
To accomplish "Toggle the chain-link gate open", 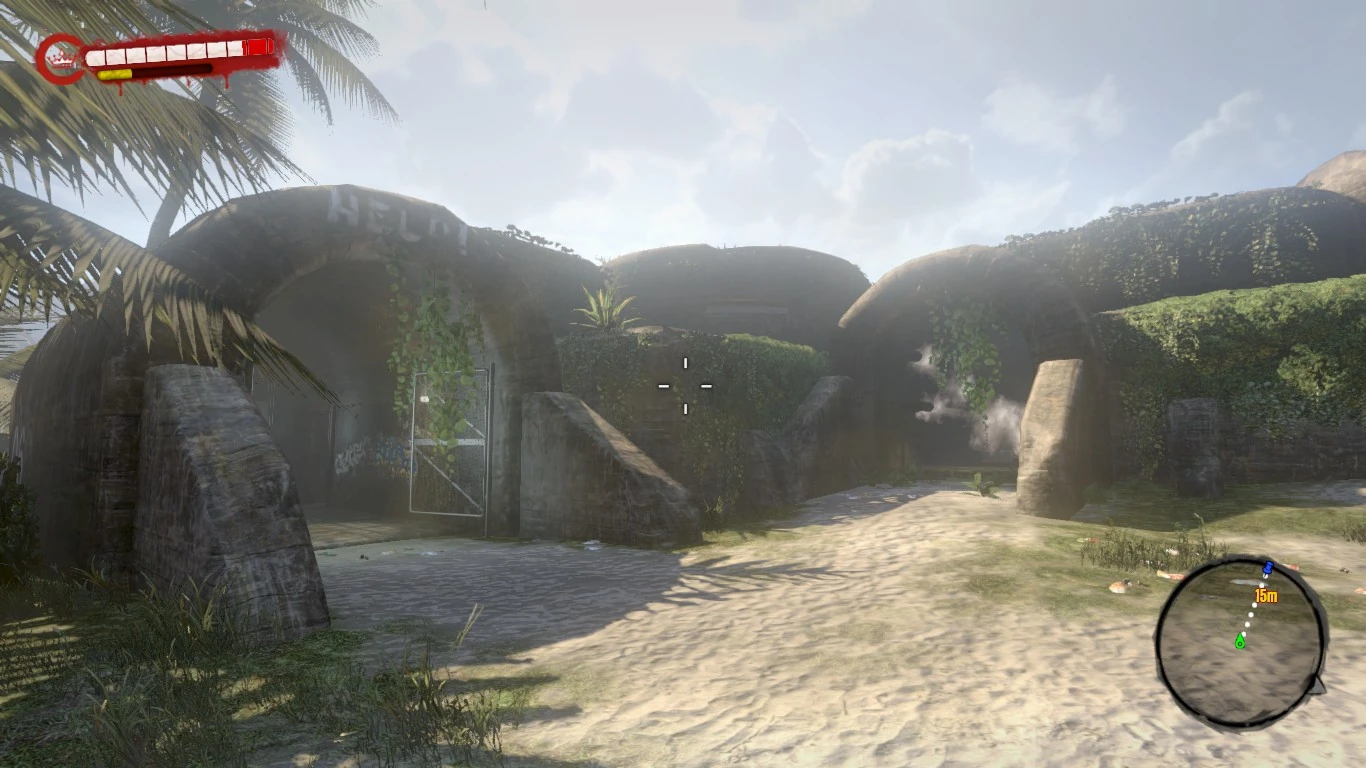I will click(x=449, y=440).
